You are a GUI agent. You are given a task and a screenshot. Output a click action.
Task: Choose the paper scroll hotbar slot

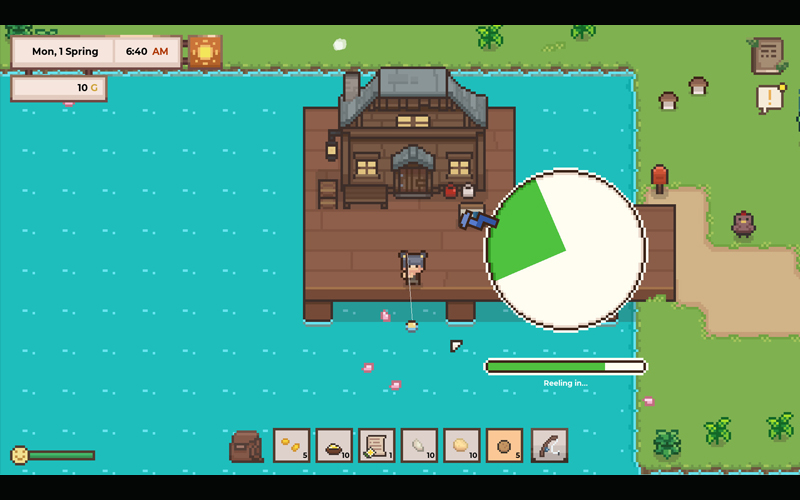pyautogui.click(x=377, y=445)
